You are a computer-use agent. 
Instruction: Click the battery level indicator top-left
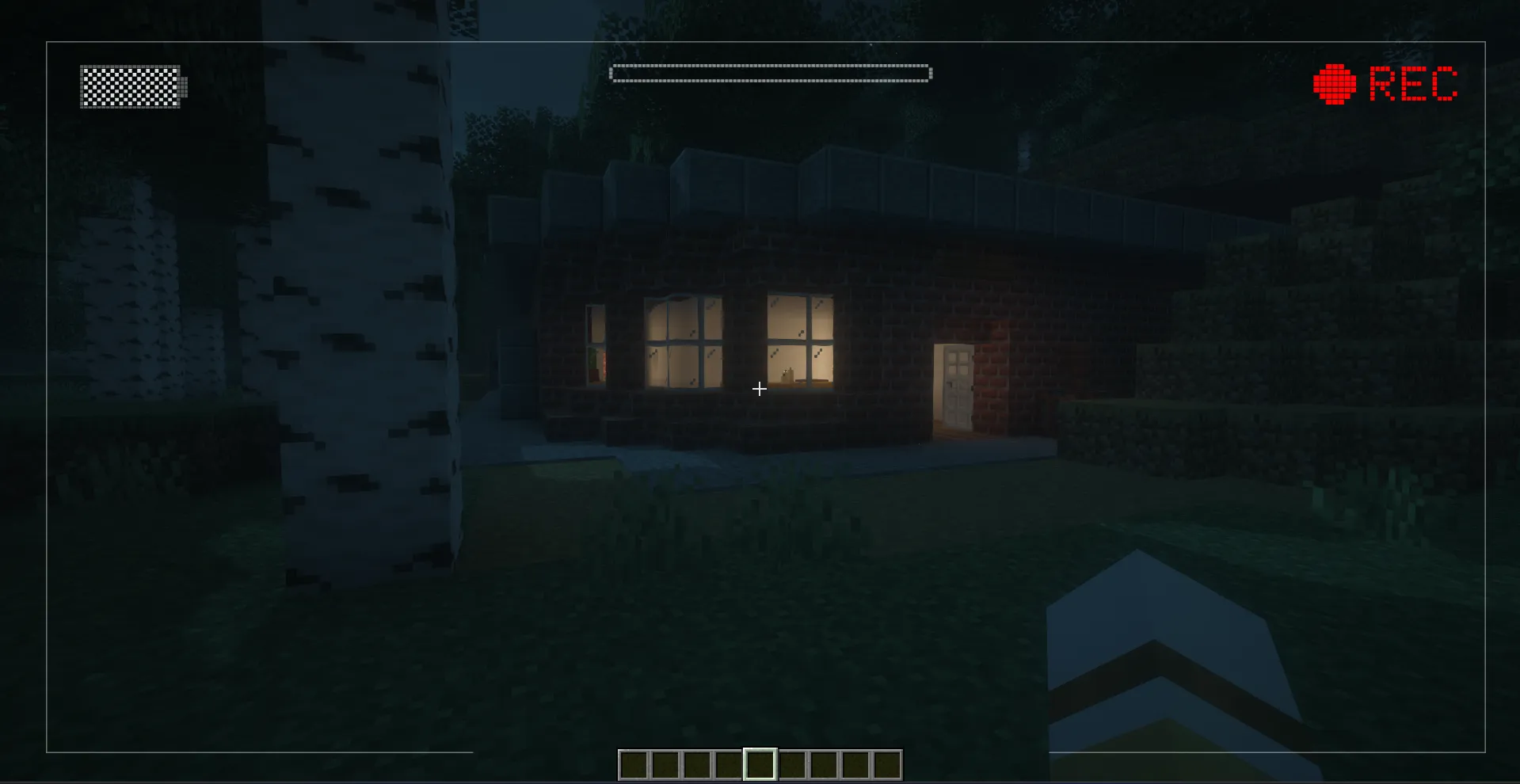(131, 87)
